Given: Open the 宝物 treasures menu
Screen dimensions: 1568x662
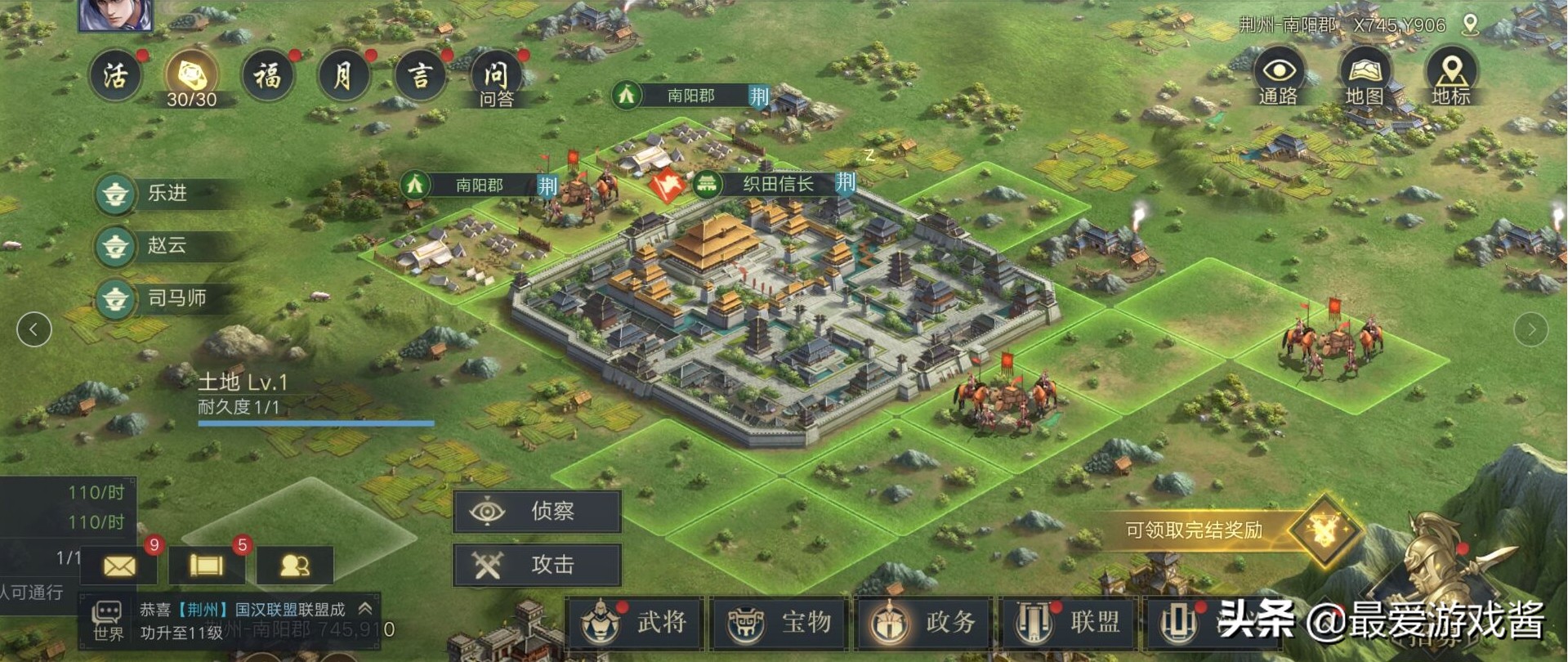Looking at the screenshot, I should coord(780,623).
